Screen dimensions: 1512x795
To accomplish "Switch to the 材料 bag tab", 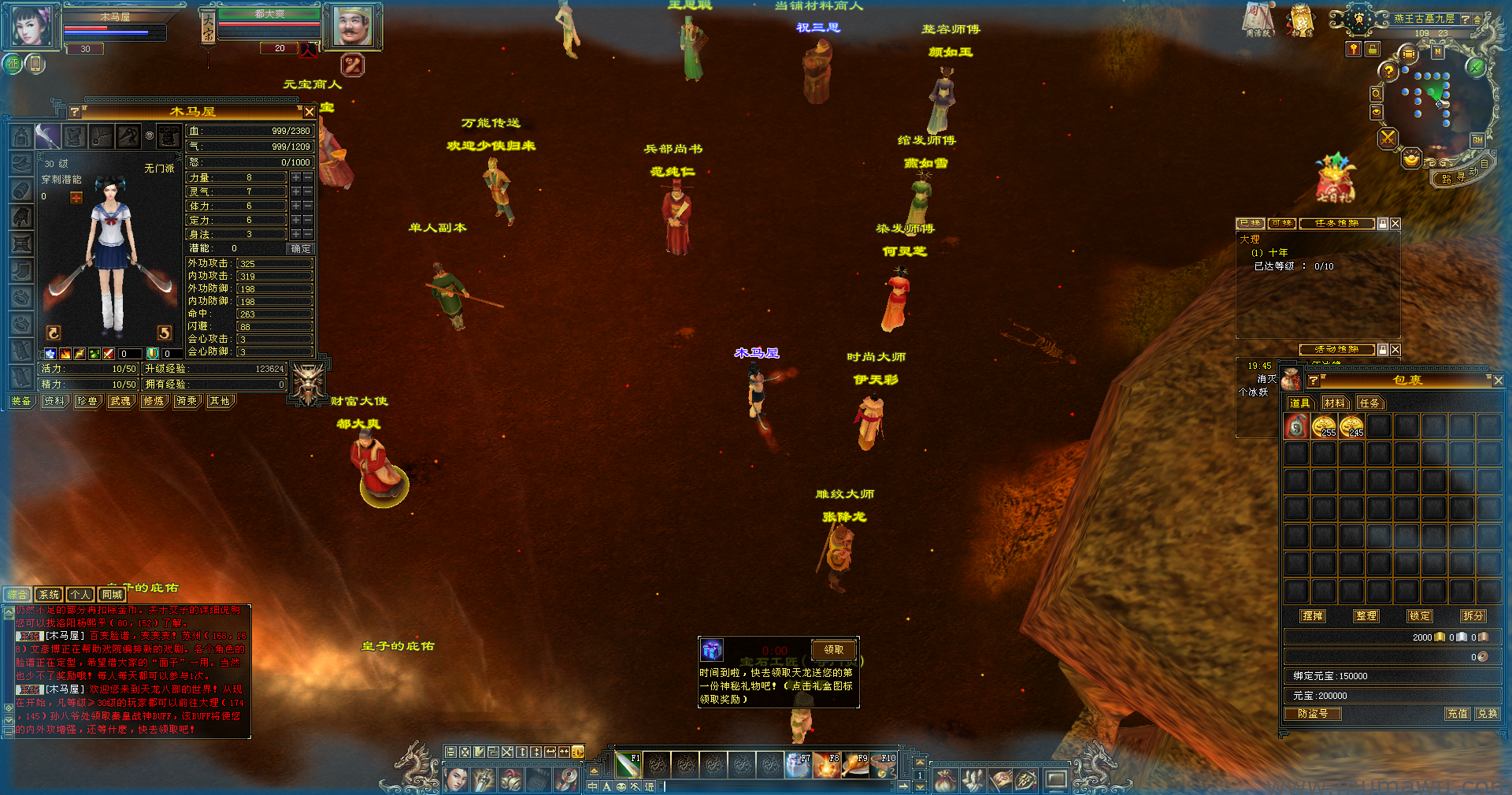I will pyautogui.click(x=1335, y=403).
